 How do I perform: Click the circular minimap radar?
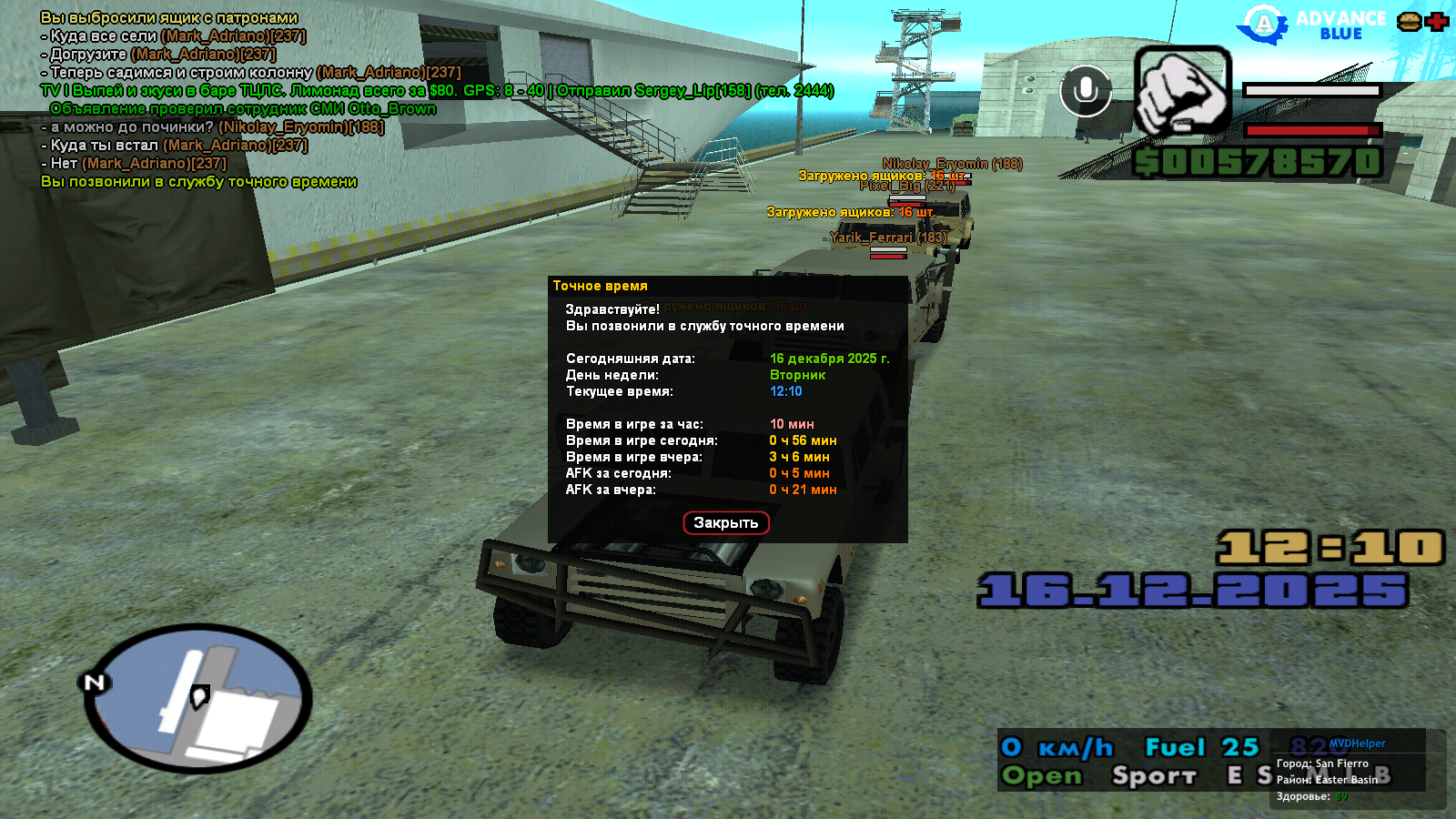pos(198,699)
